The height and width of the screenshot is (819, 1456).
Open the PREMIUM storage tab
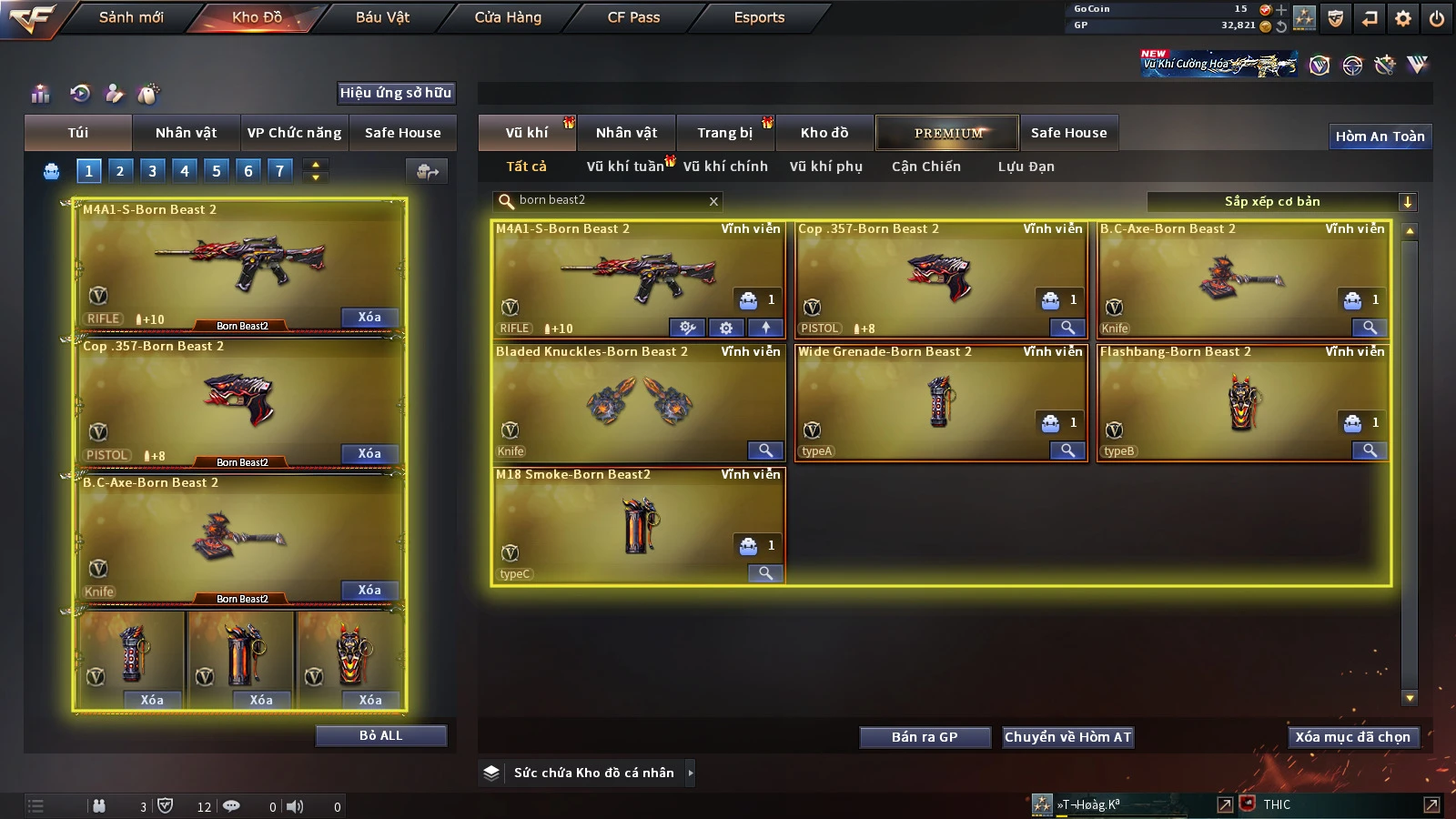948,133
